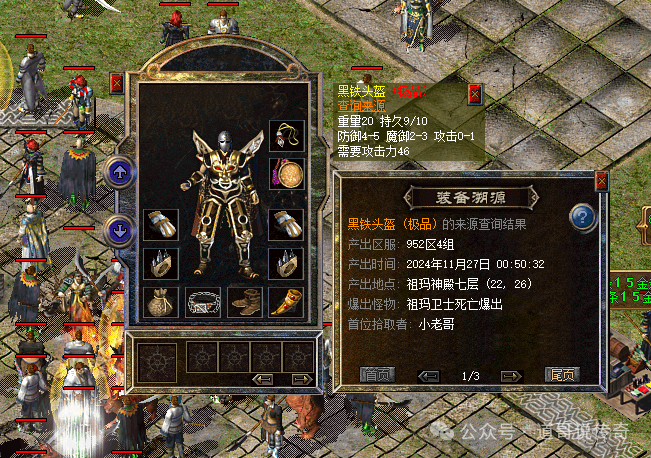Click the round blue up-arrow button
651x458 pixels.
(121, 172)
